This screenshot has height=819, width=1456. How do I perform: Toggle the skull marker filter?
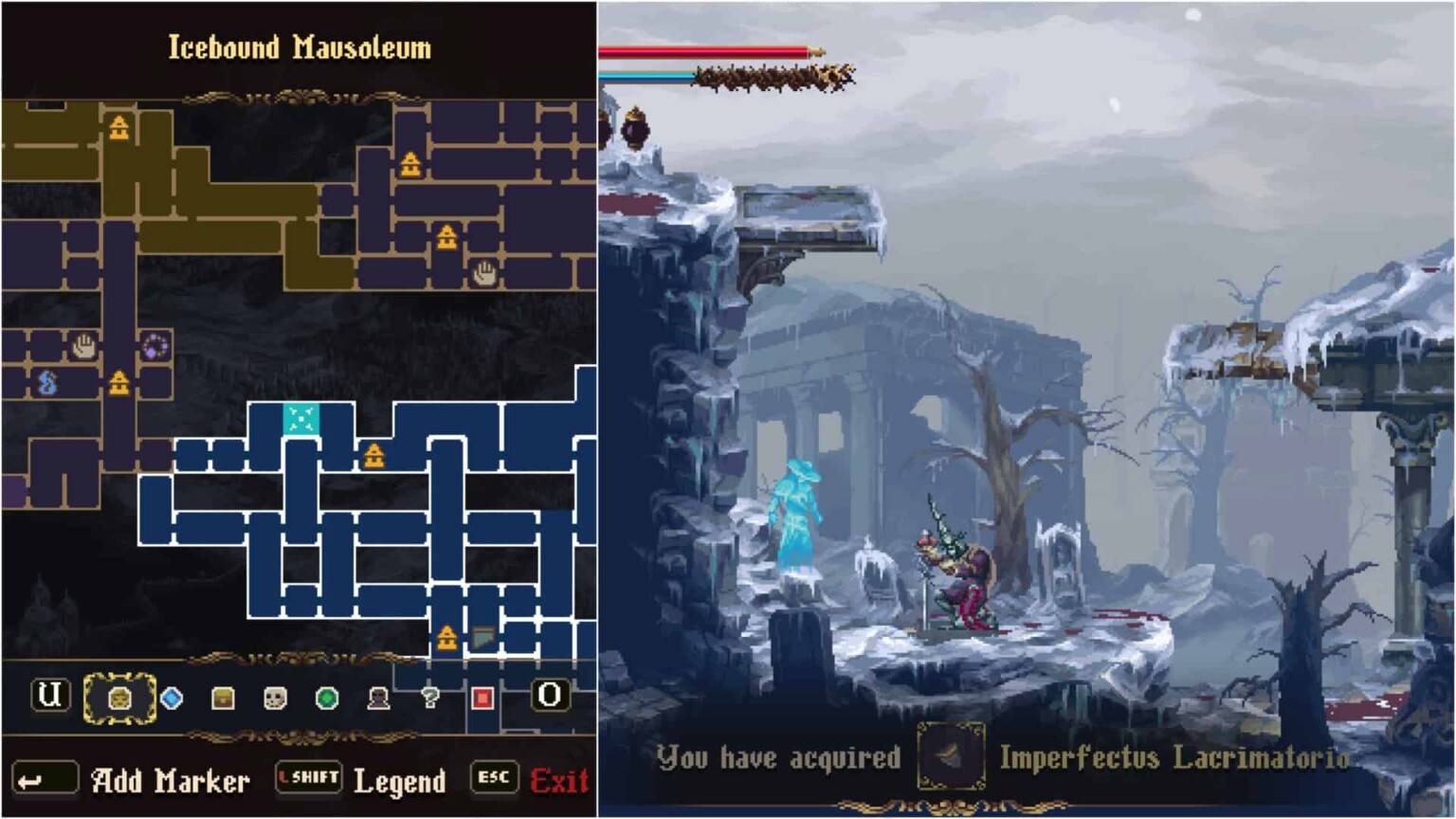pos(274,699)
